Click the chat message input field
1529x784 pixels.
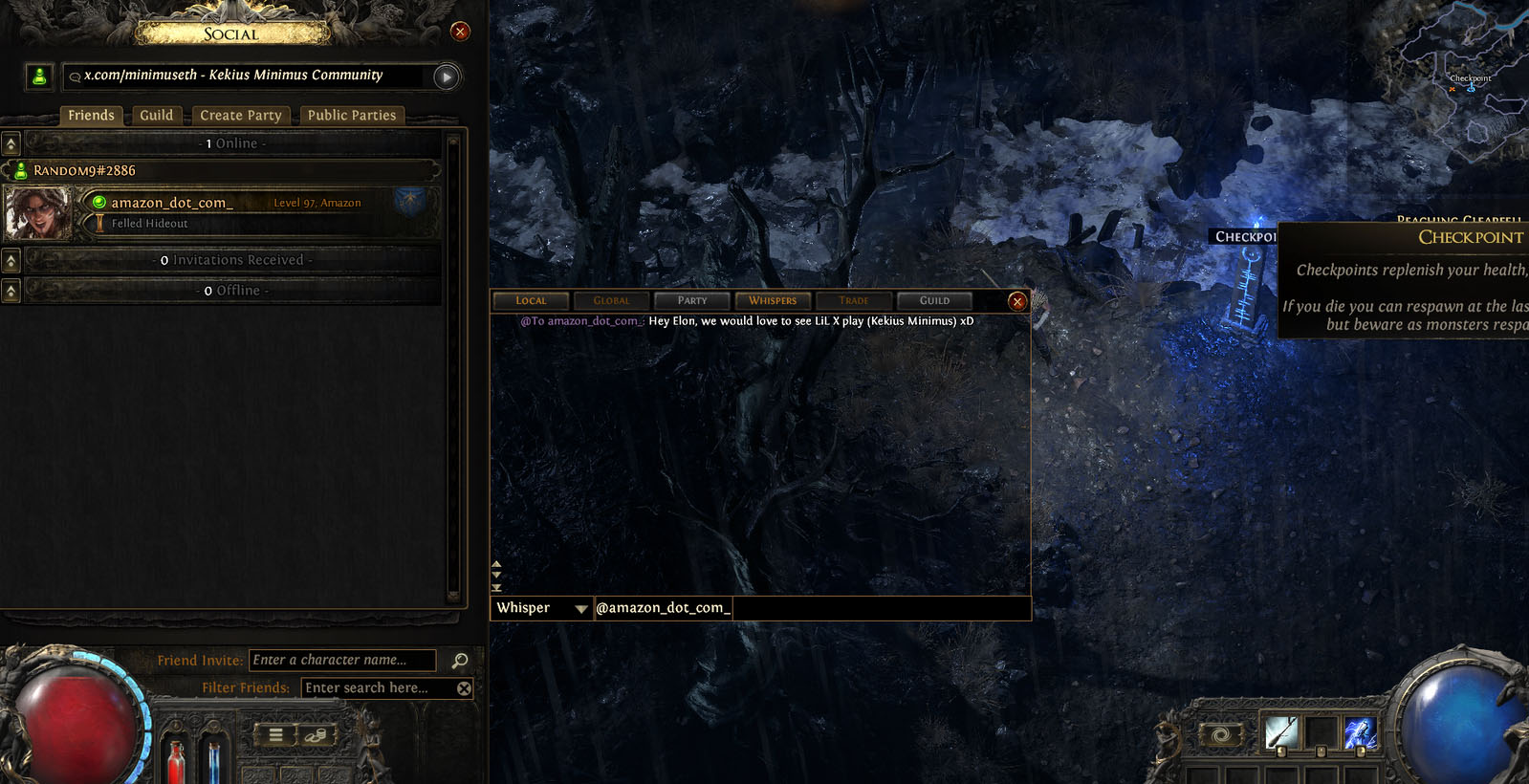[880, 608]
